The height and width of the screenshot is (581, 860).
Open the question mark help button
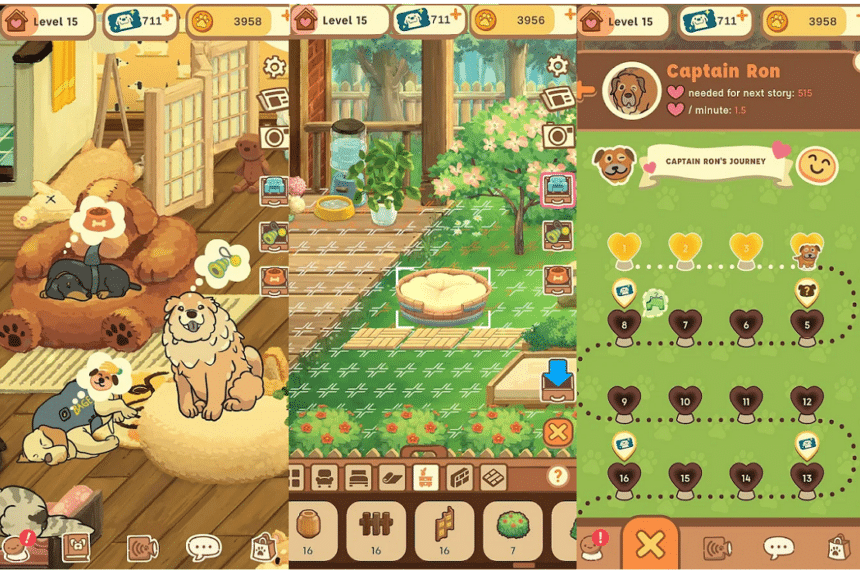[558, 476]
